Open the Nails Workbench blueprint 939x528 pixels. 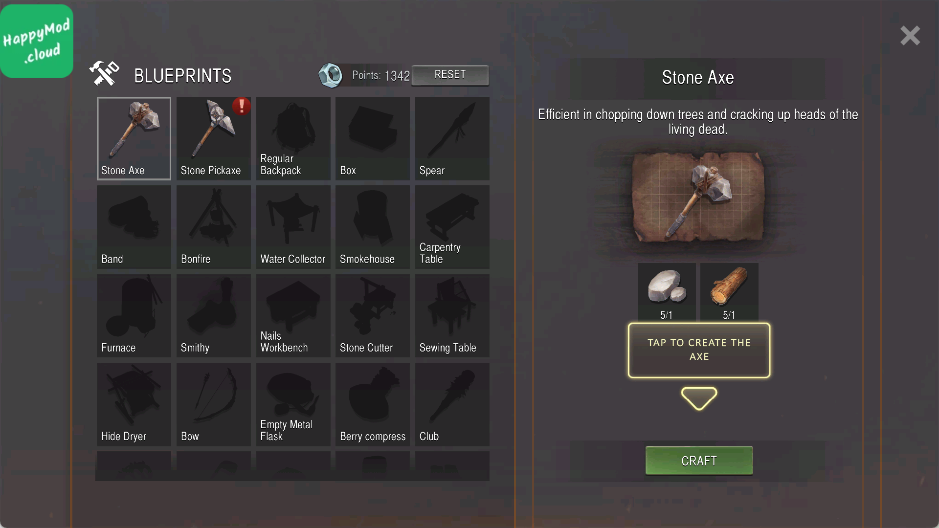(x=293, y=316)
